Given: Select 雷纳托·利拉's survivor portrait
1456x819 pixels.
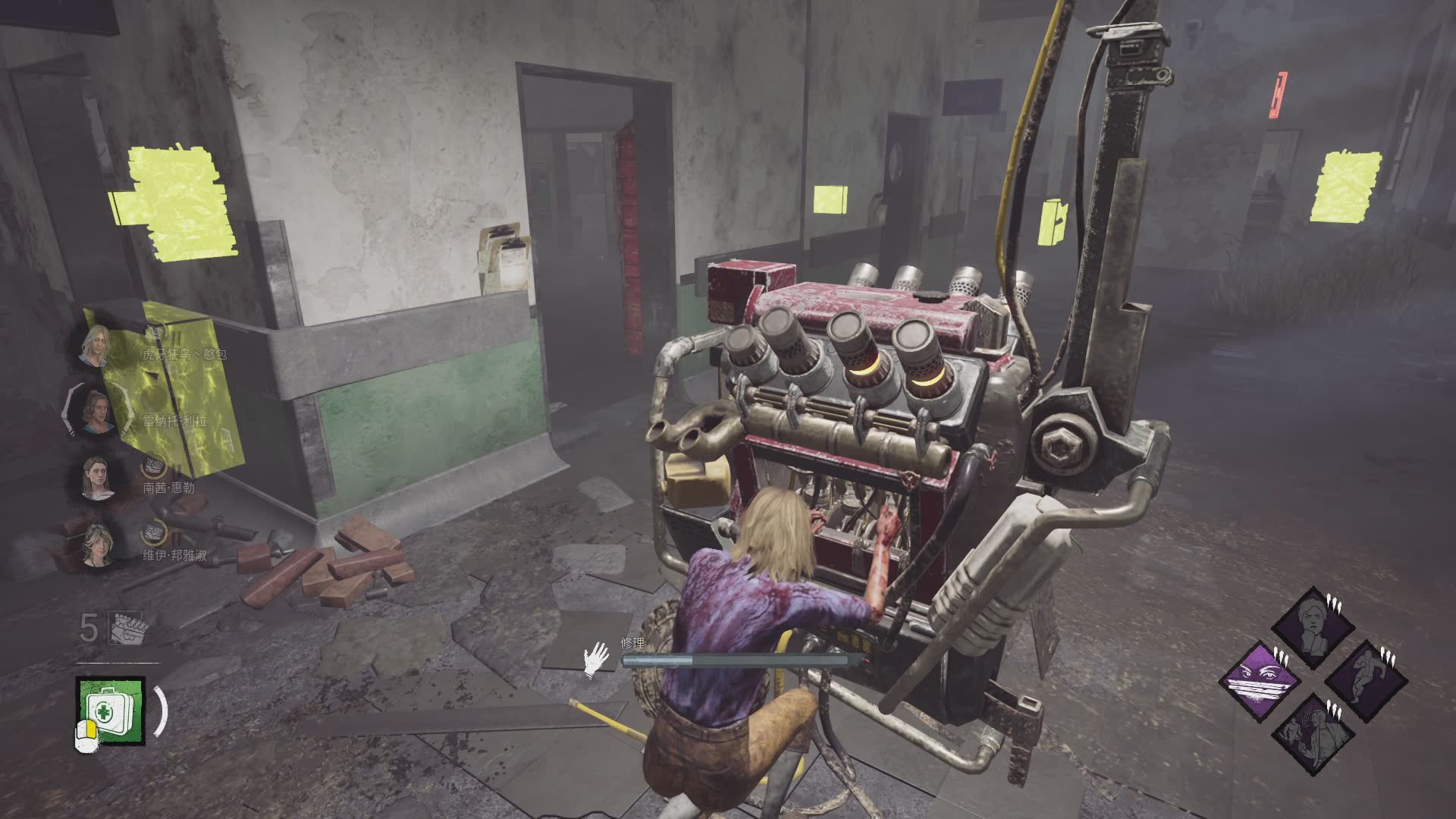Looking at the screenshot, I should tap(96, 413).
